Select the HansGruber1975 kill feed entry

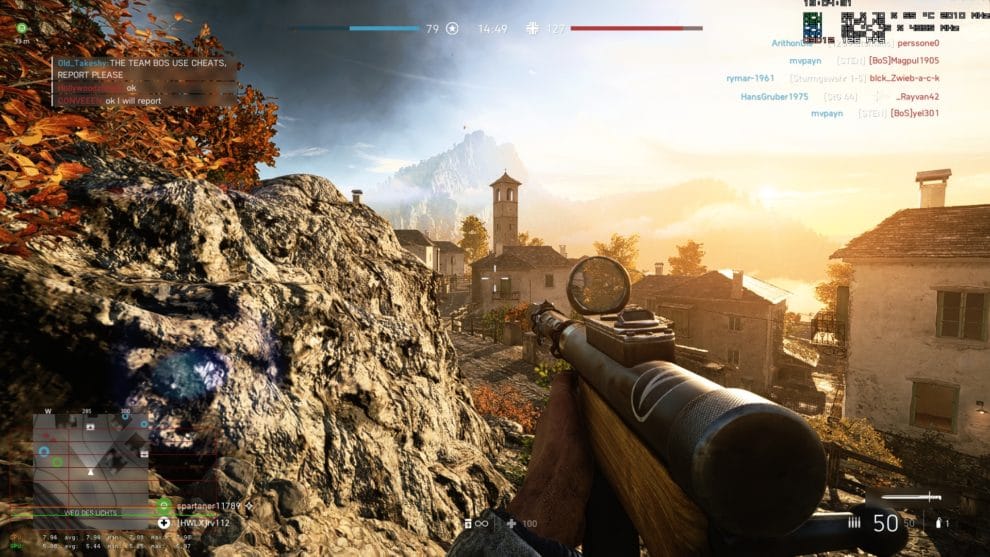pyautogui.click(x=839, y=97)
